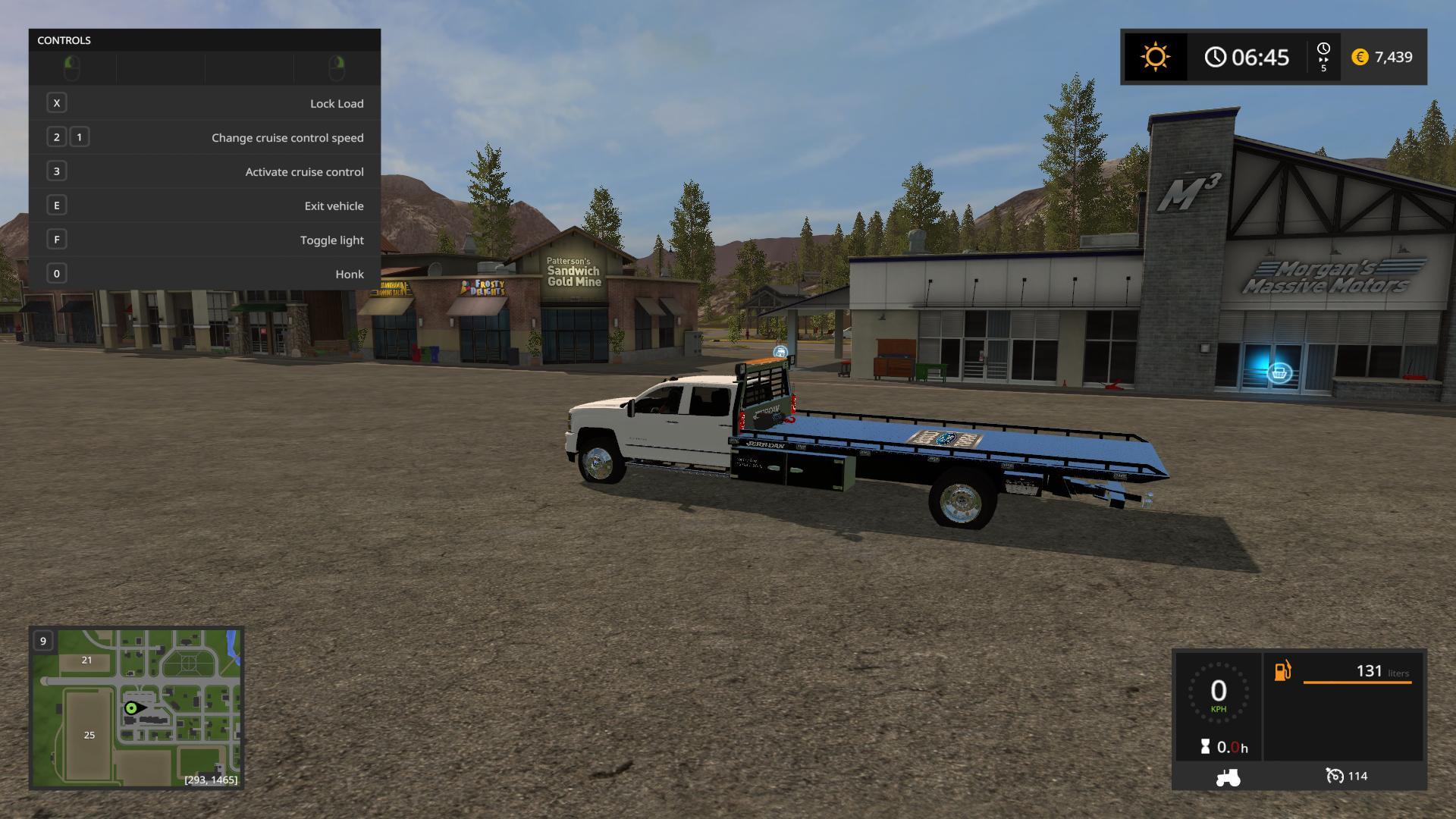The width and height of the screenshot is (1456, 819).
Task: Click the tractor vehicle icon
Action: (x=1228, y=777)
